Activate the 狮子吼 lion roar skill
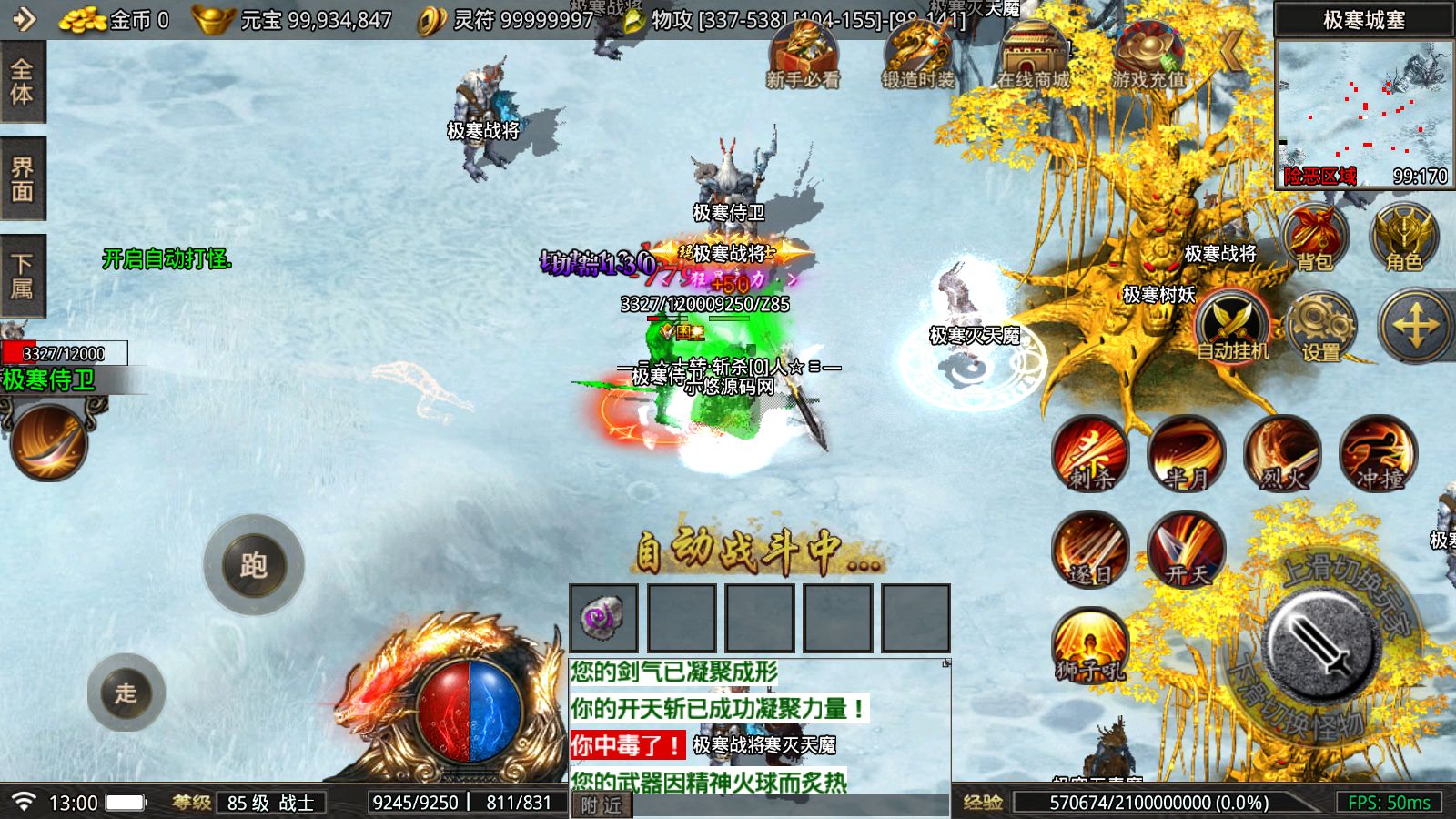 pyautogui.click(x=1090, y=645)
